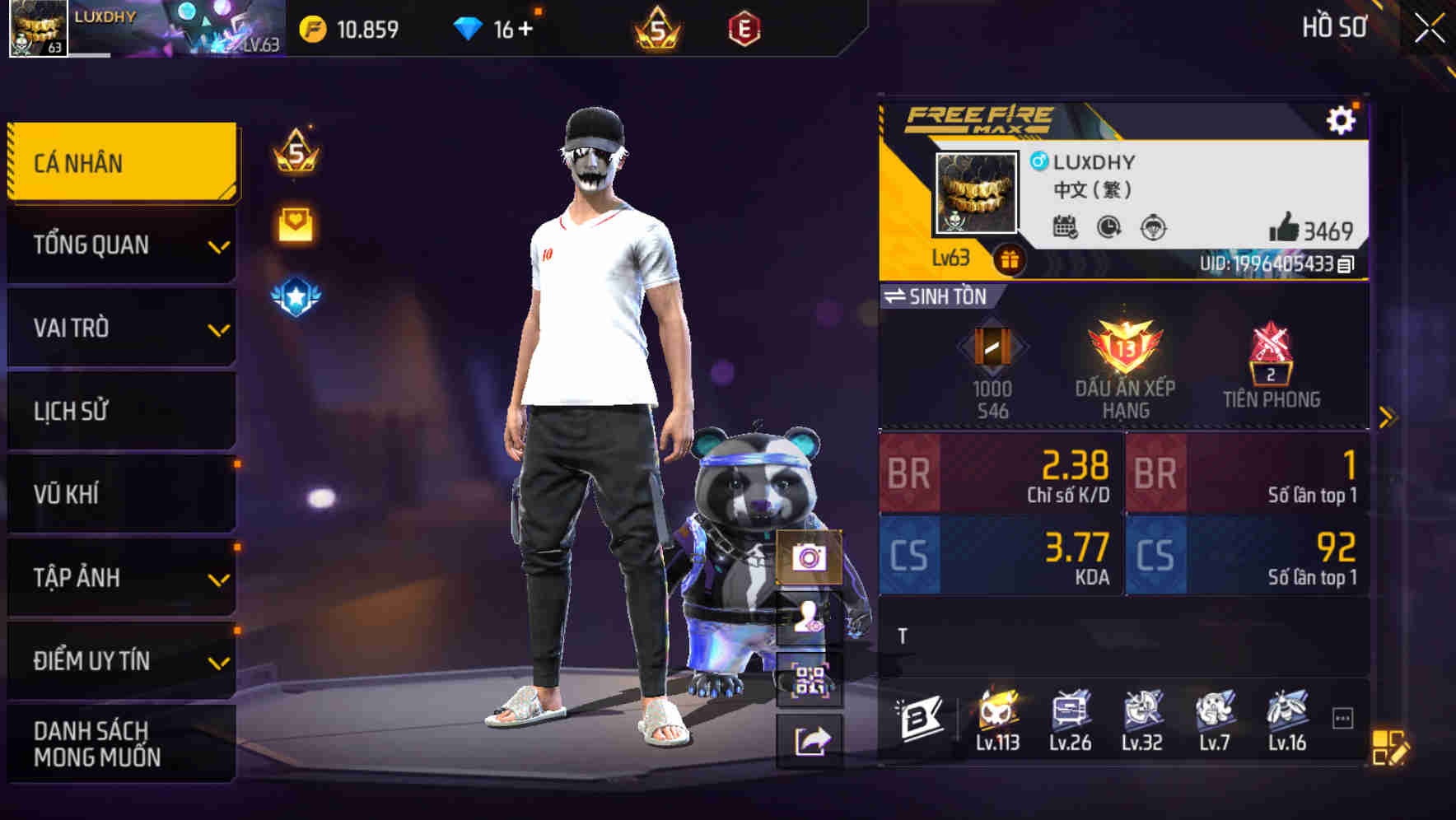Image resolution: width=1456 pixels, height=820 pixels.
Task: Open the VŨ KHÍ menu item
Action: (120, 494)
